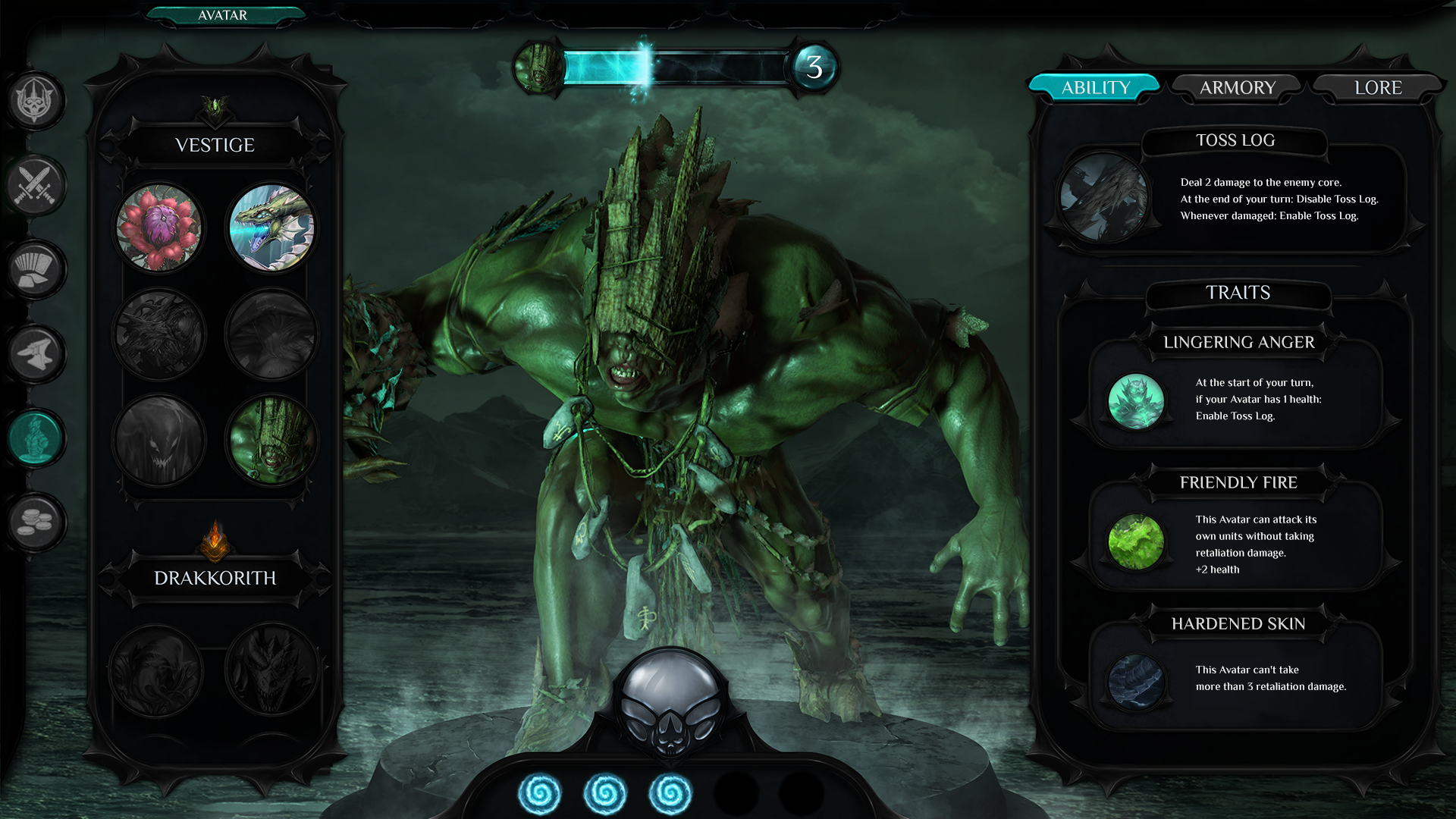Select the blue-breathing dragon avatar portrait
The image size is (1456, 819).
click(x=271, y=227)
